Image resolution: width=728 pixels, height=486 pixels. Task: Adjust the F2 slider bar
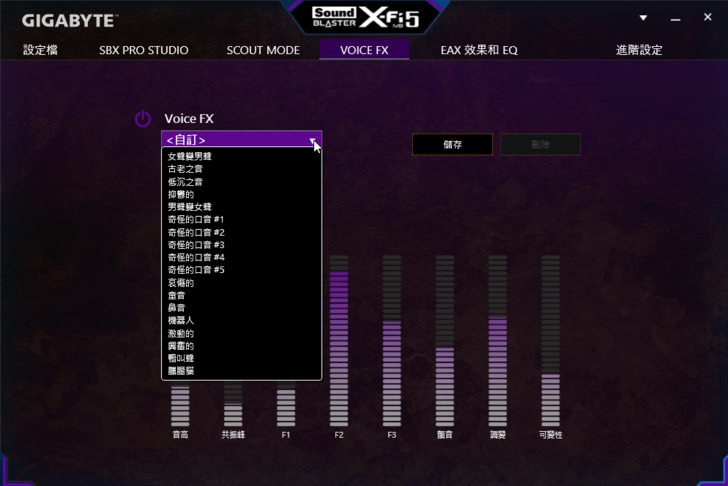point(338,340)
